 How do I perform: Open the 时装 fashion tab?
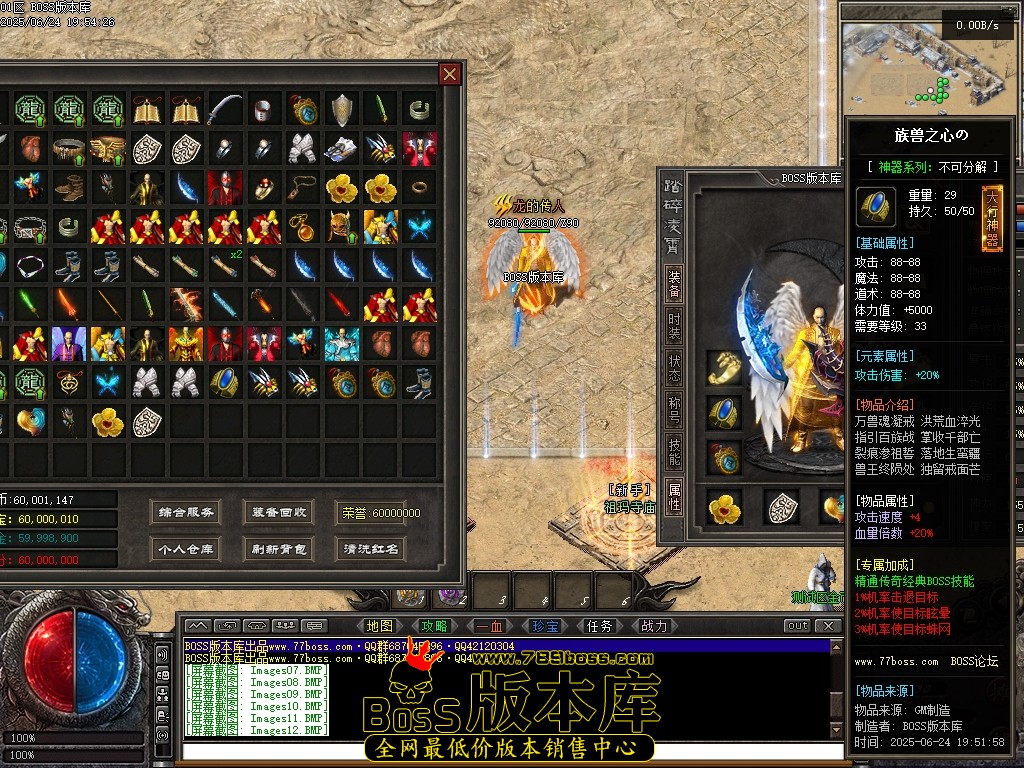point(675,326)
